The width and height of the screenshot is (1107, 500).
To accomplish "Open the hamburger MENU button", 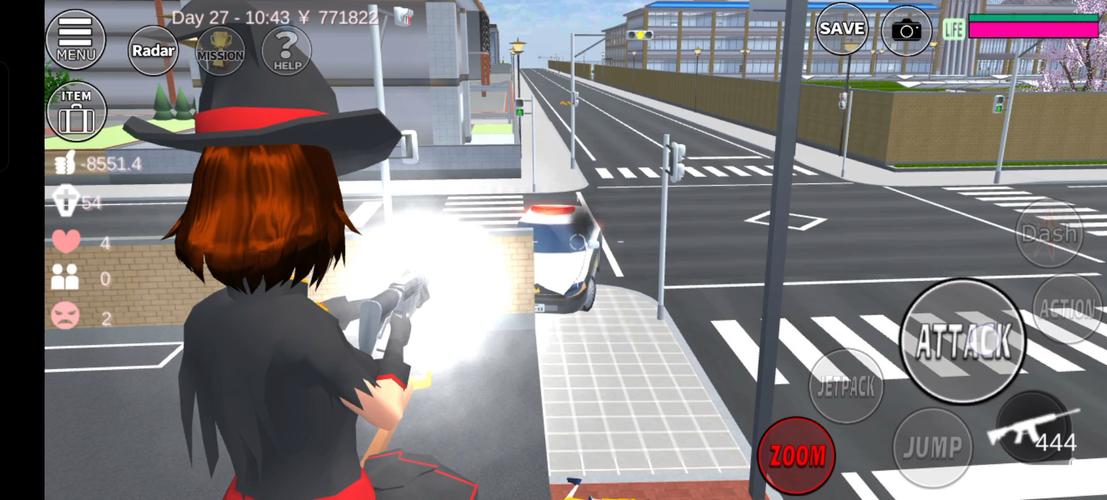I will 75,38.
